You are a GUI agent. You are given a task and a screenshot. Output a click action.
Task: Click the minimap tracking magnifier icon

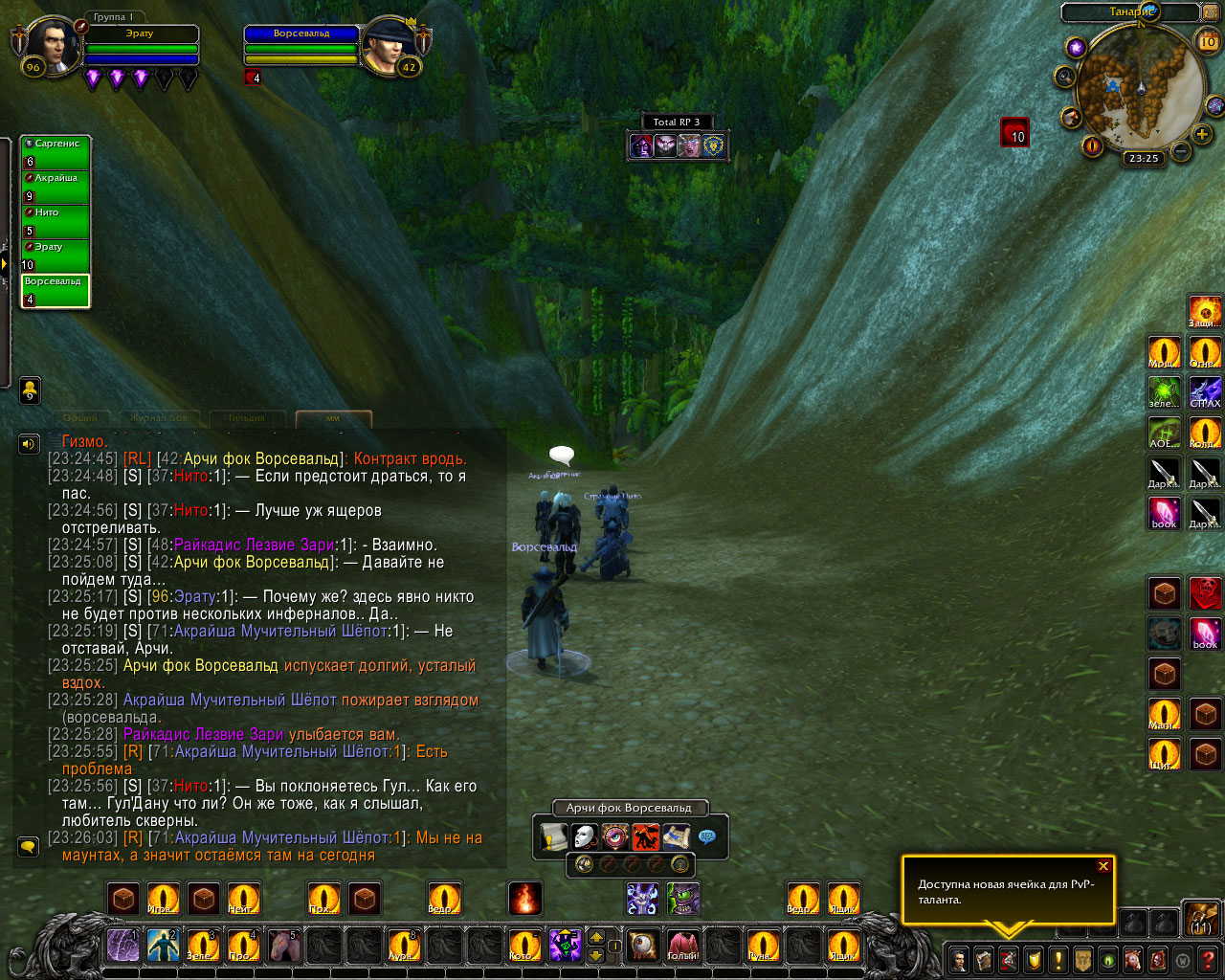pyautogui.click(x=1065, y=76)
